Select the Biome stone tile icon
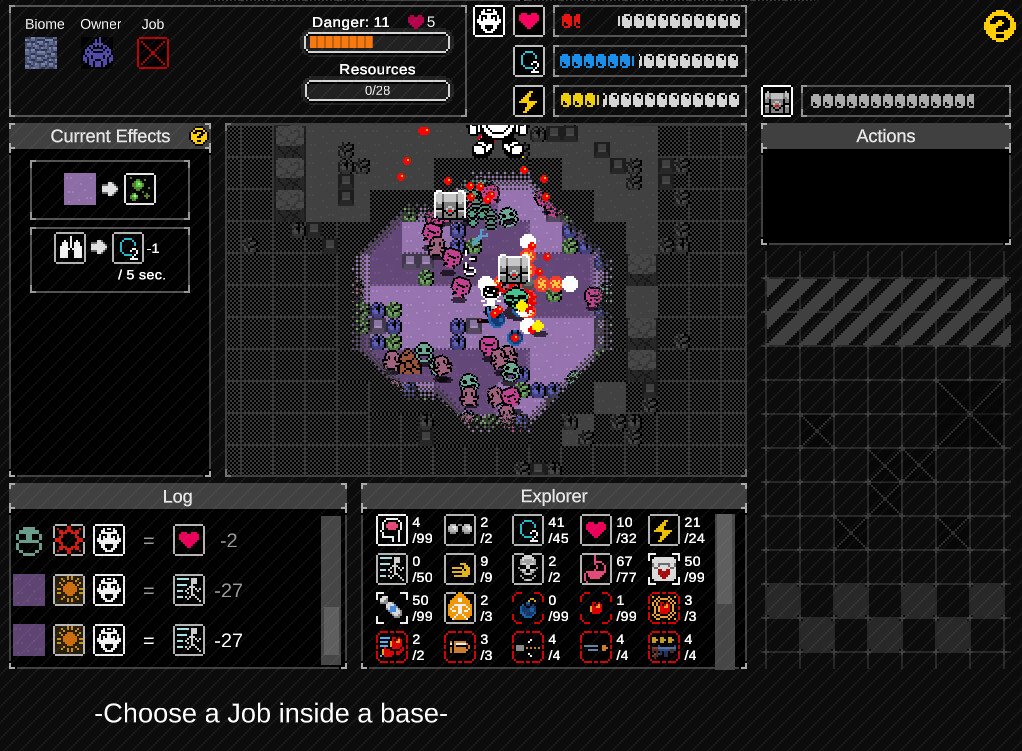The height and width of the screenshot is (751, 1022). tap(41, 52)
